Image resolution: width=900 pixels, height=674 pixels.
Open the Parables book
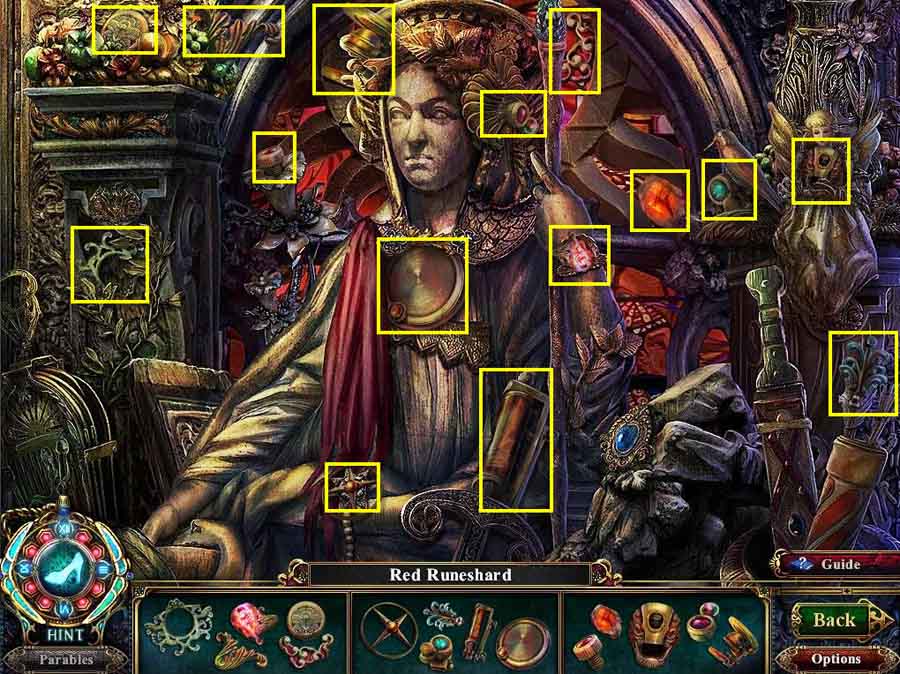[64, 659]
